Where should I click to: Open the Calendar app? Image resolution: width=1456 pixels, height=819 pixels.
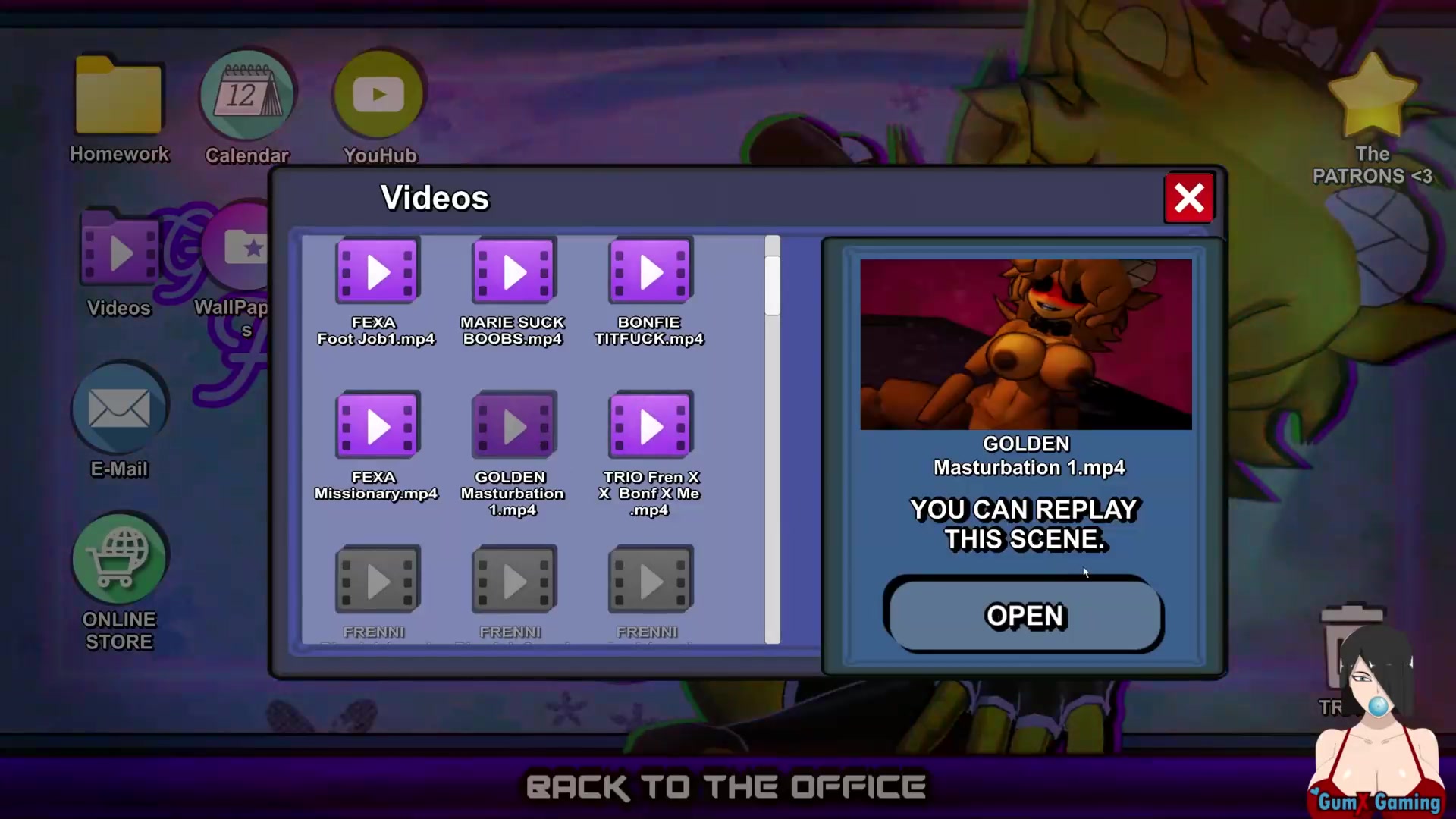point(247,96)
